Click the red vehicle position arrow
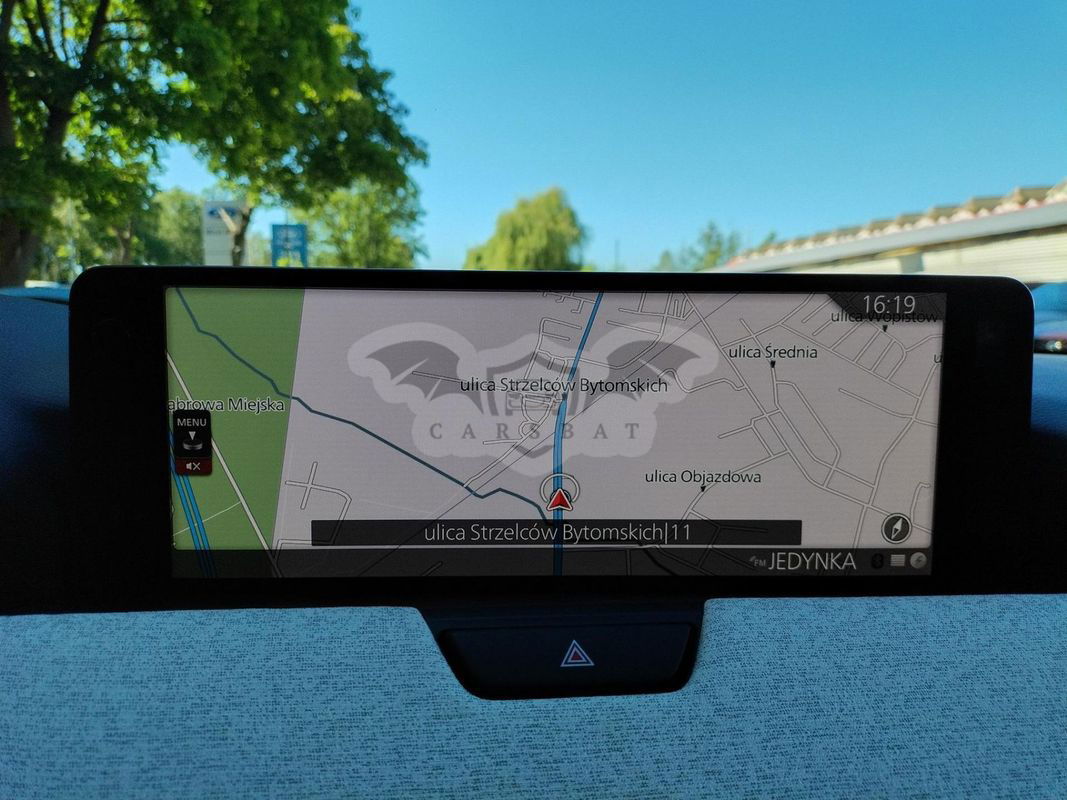Viewport: 1067px width, 800px height. (x=560, y=495)
